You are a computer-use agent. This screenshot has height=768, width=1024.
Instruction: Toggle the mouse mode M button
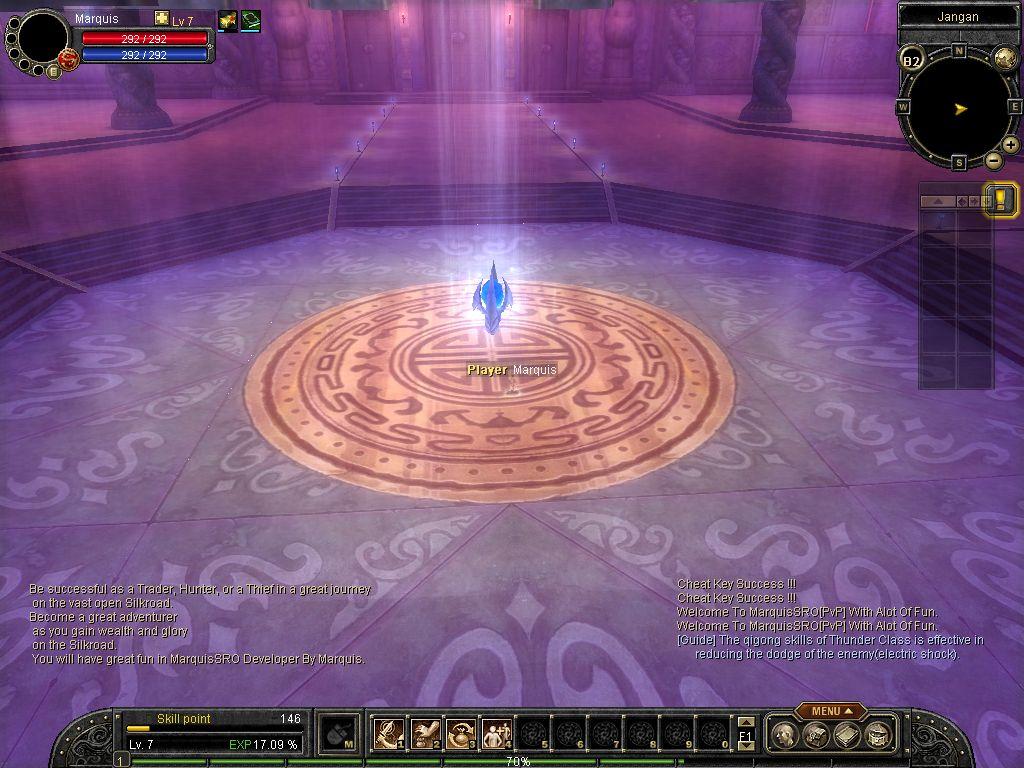tap(339, 734)
